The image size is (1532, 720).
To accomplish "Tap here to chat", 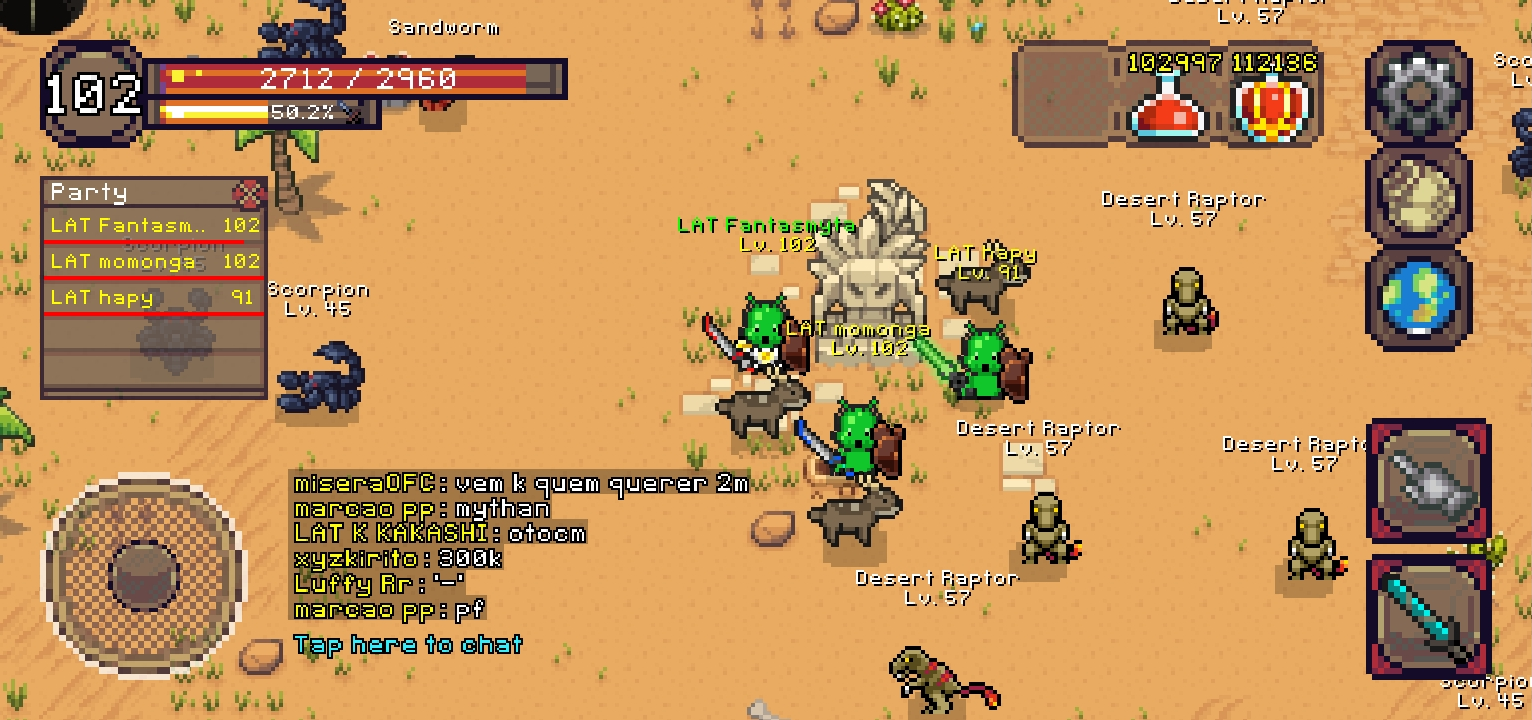I will [408, 644].
